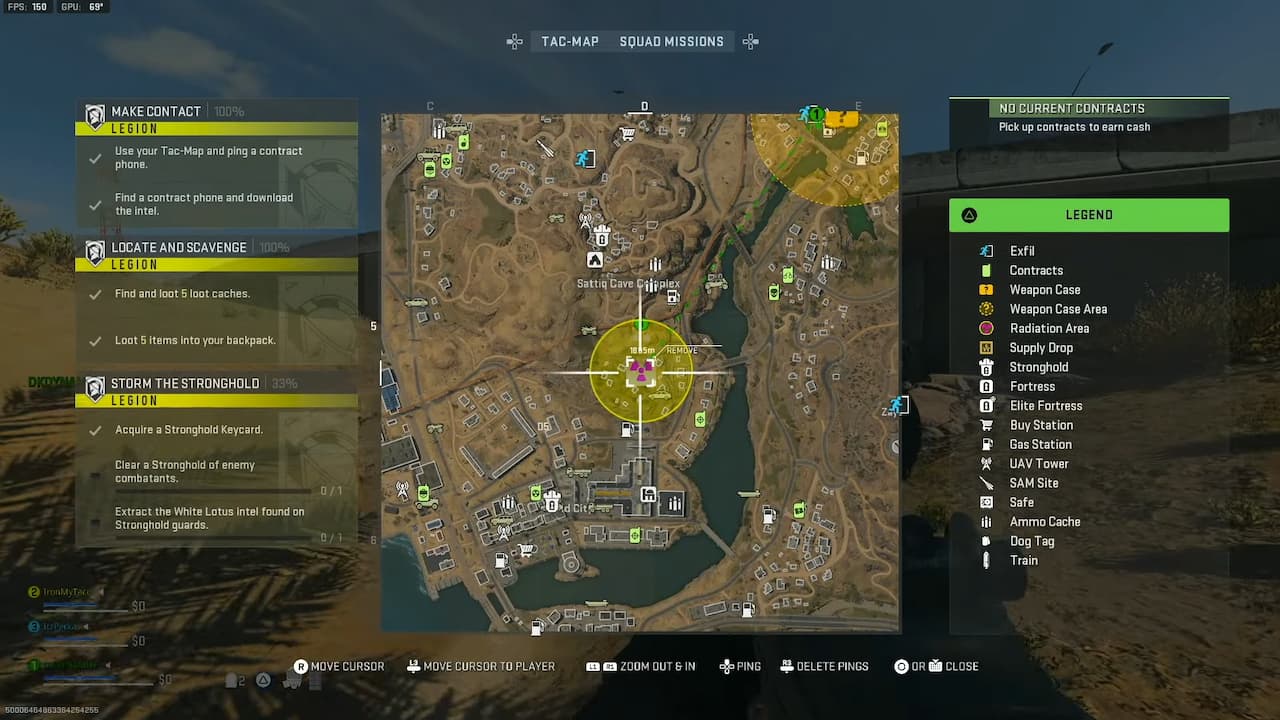This screenshot has height=720, width=1280.
Task: Click the radiation ping marker at map center
Action: coord(641,372)
